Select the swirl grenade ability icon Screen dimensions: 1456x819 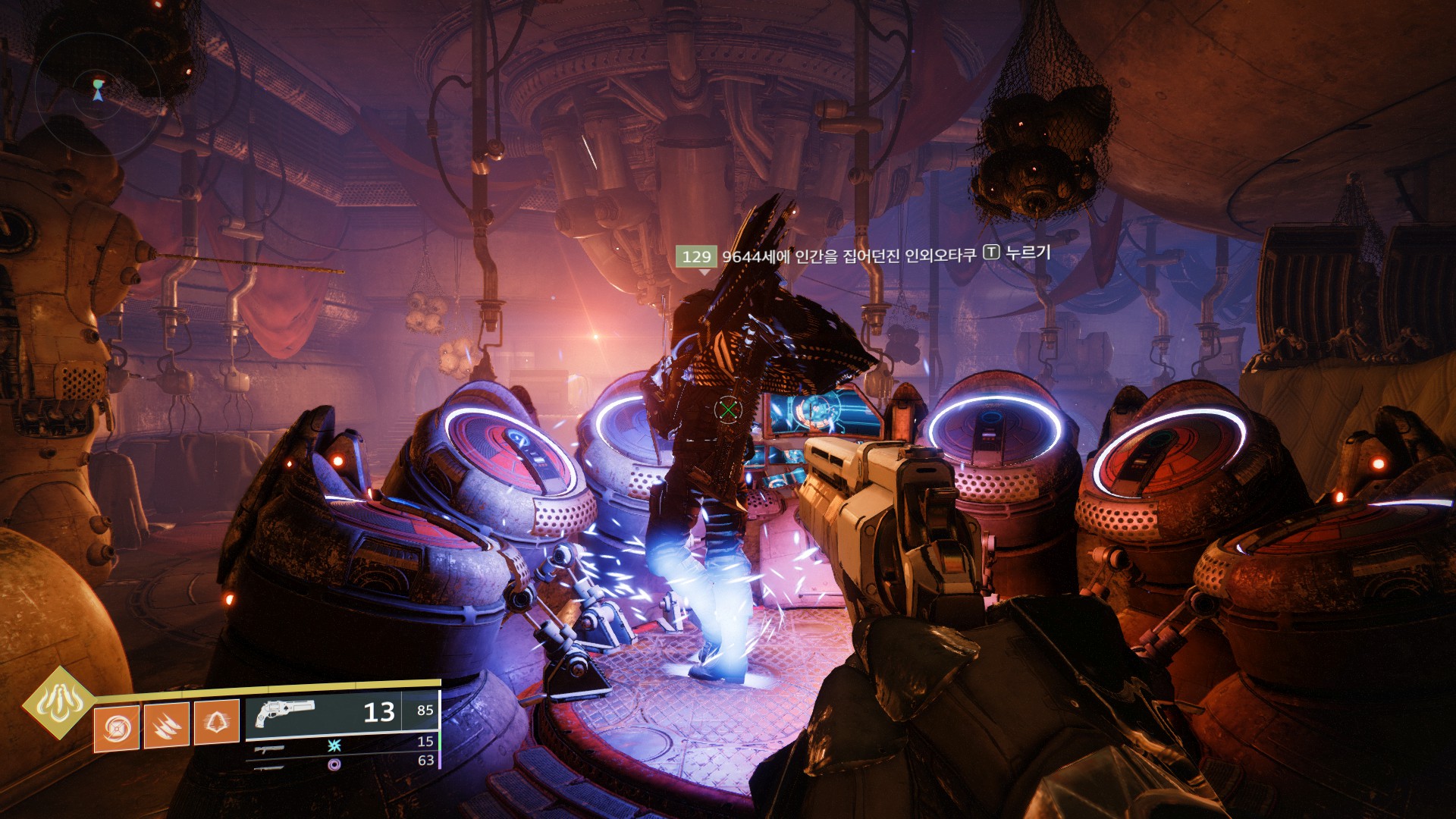[x=117, y=729]
